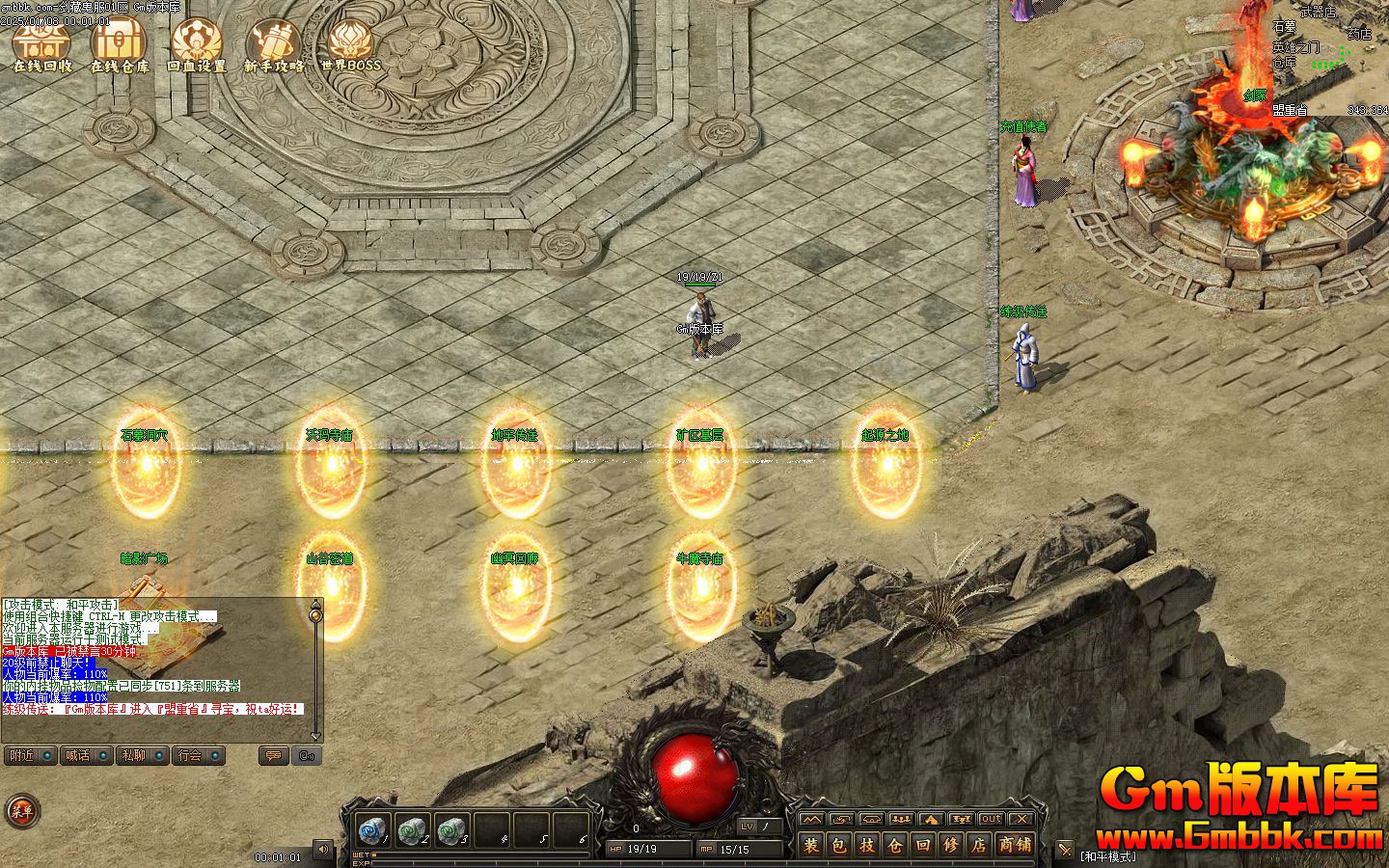This screenshot has width=1389, height=868.
Task: Click the minimap in the corner
Action: [1331, 58]
